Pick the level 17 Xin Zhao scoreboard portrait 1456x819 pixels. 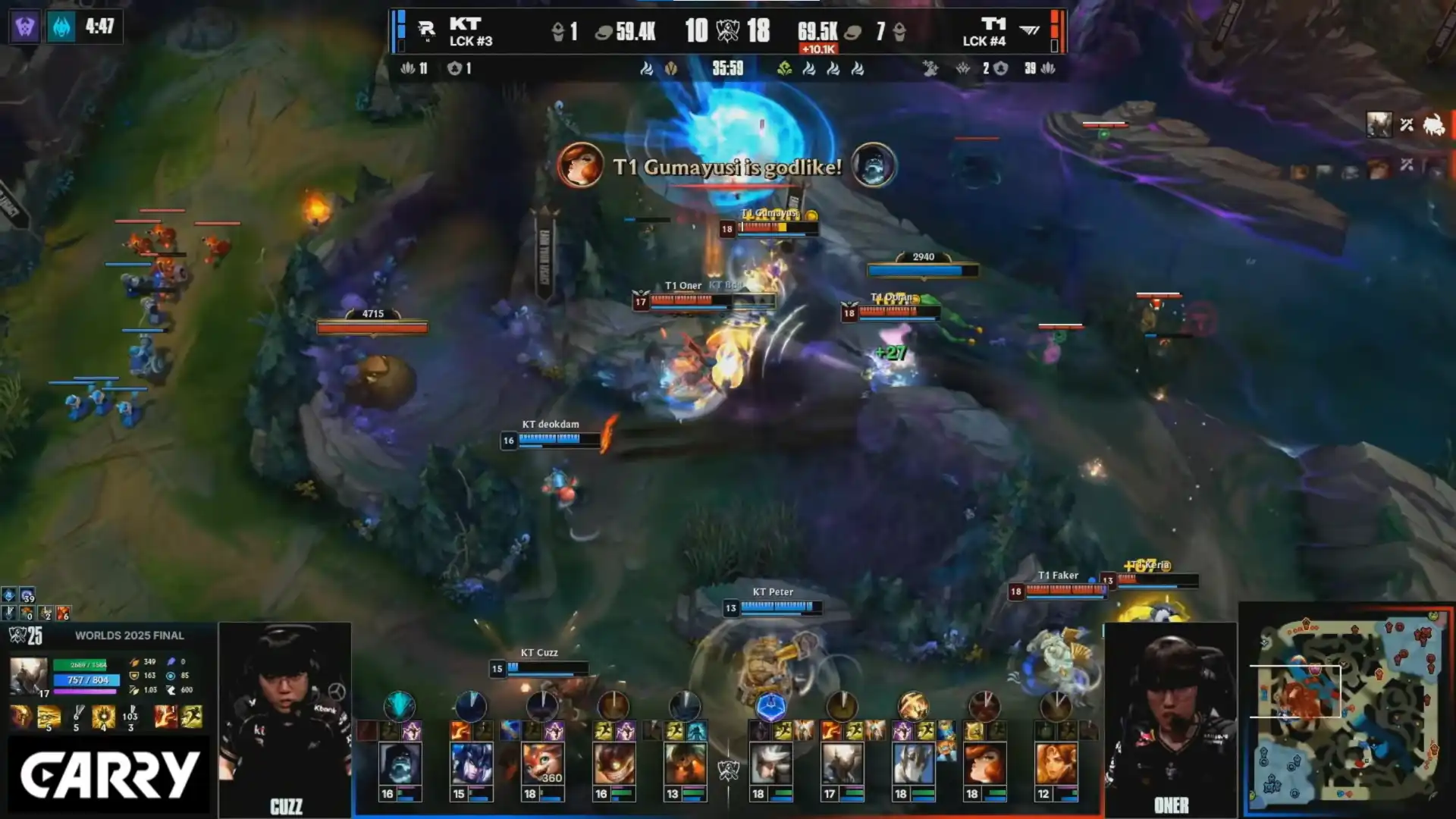click(x=842, y=764)
